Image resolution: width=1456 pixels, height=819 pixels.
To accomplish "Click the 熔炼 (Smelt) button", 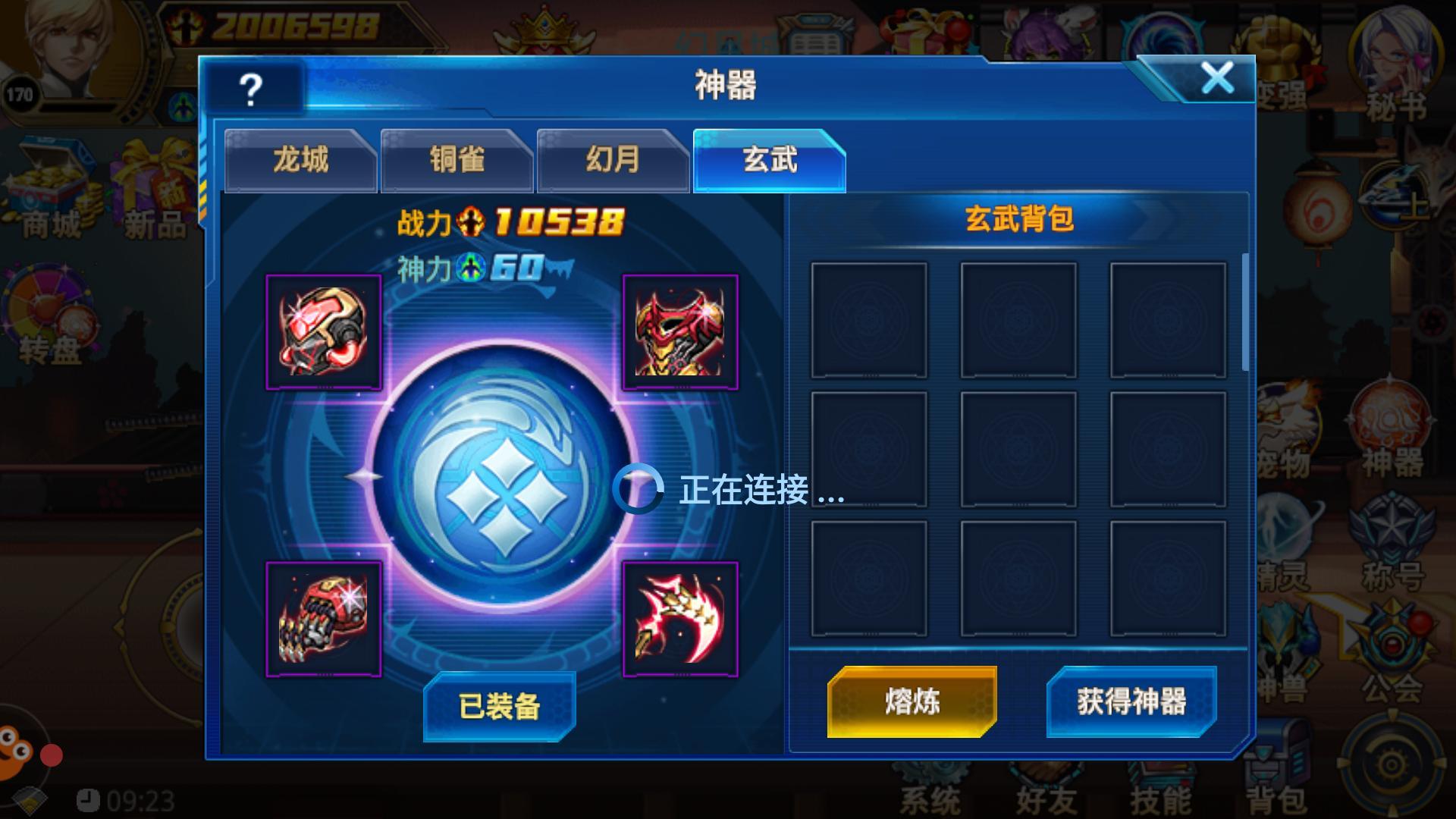I will point(912,701).
